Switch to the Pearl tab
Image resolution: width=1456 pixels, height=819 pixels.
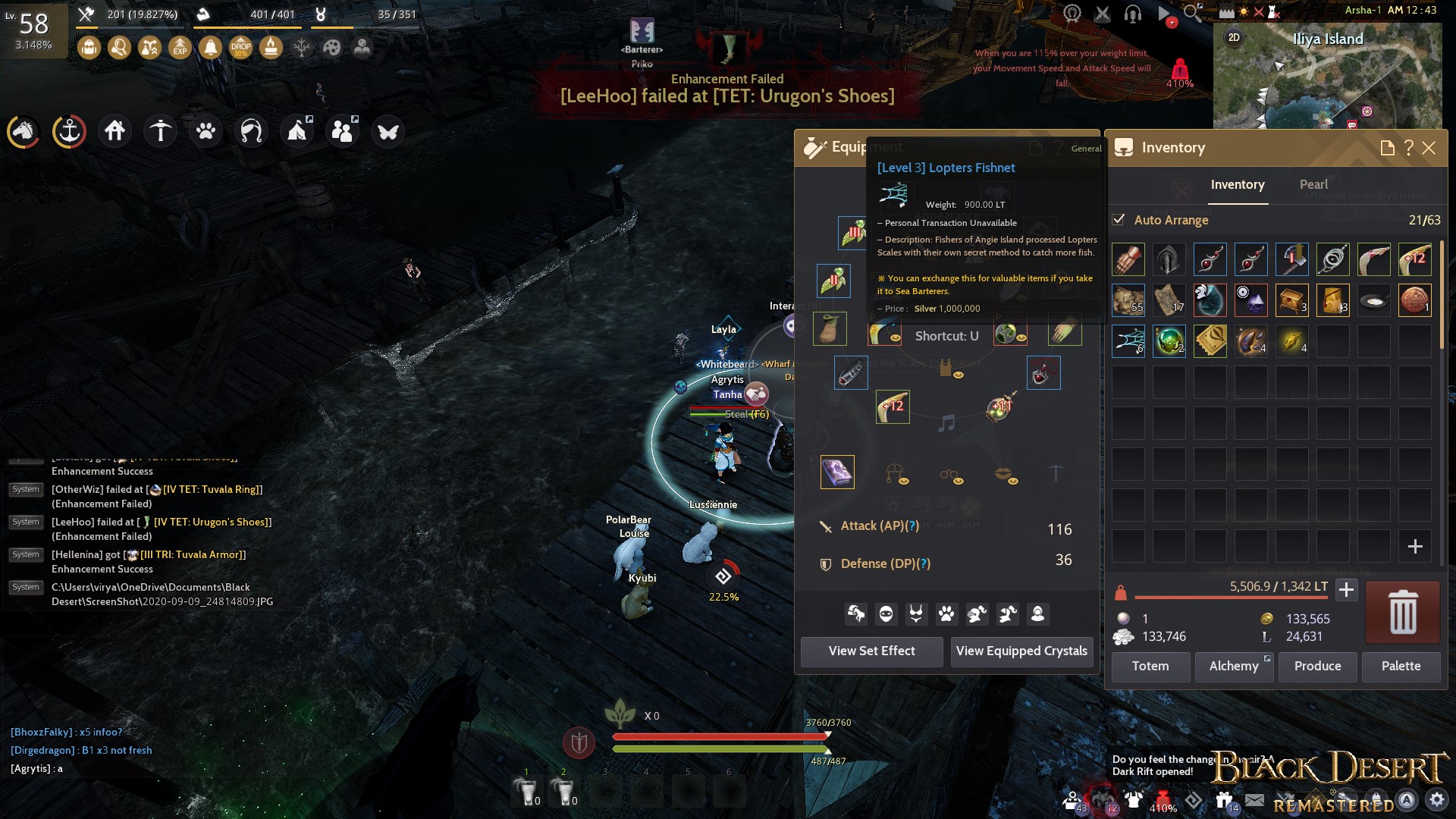[x=1313, y=184]
